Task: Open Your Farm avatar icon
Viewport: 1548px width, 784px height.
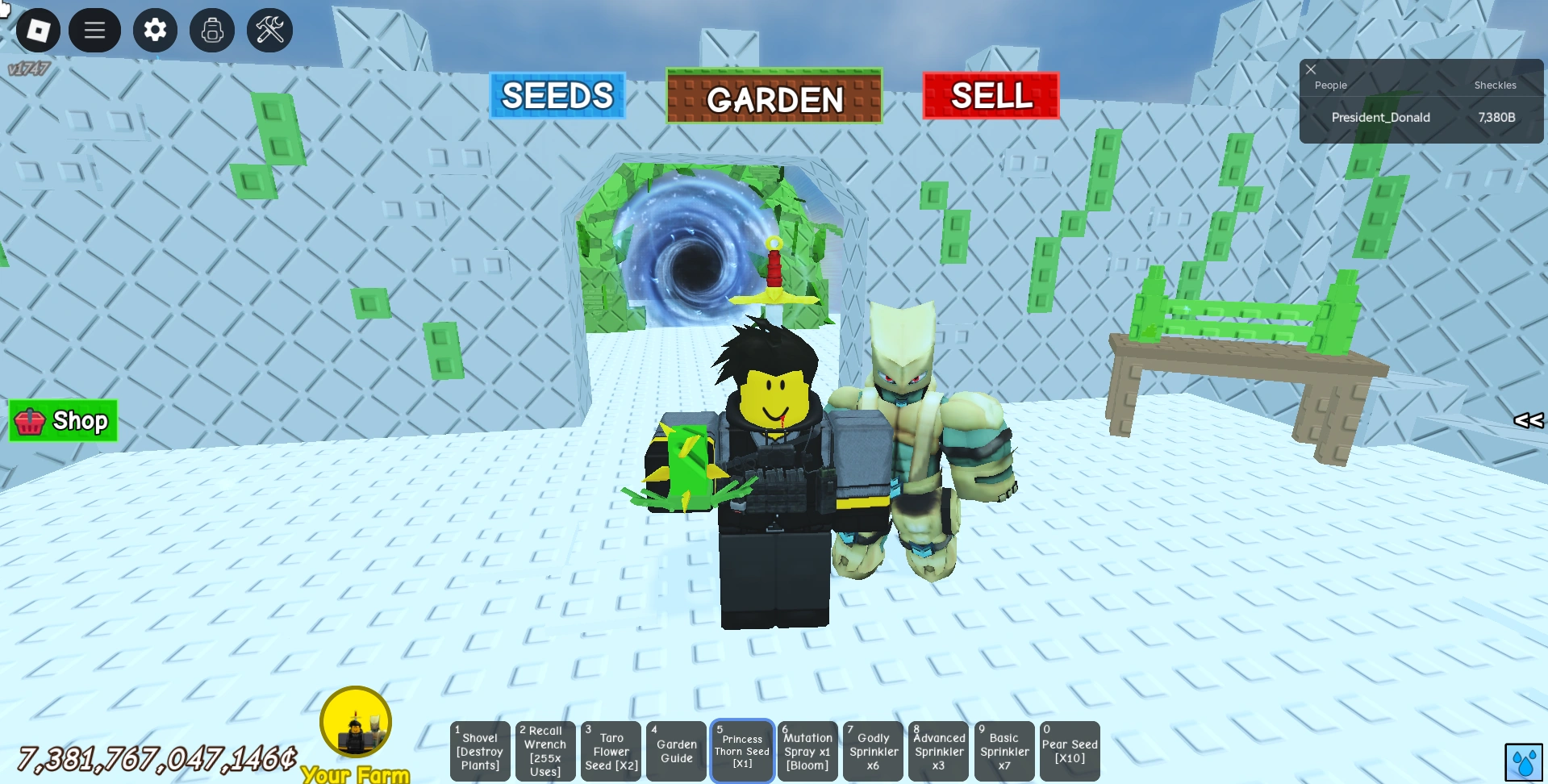Action: pyautogui.click(x=355, y=720)
